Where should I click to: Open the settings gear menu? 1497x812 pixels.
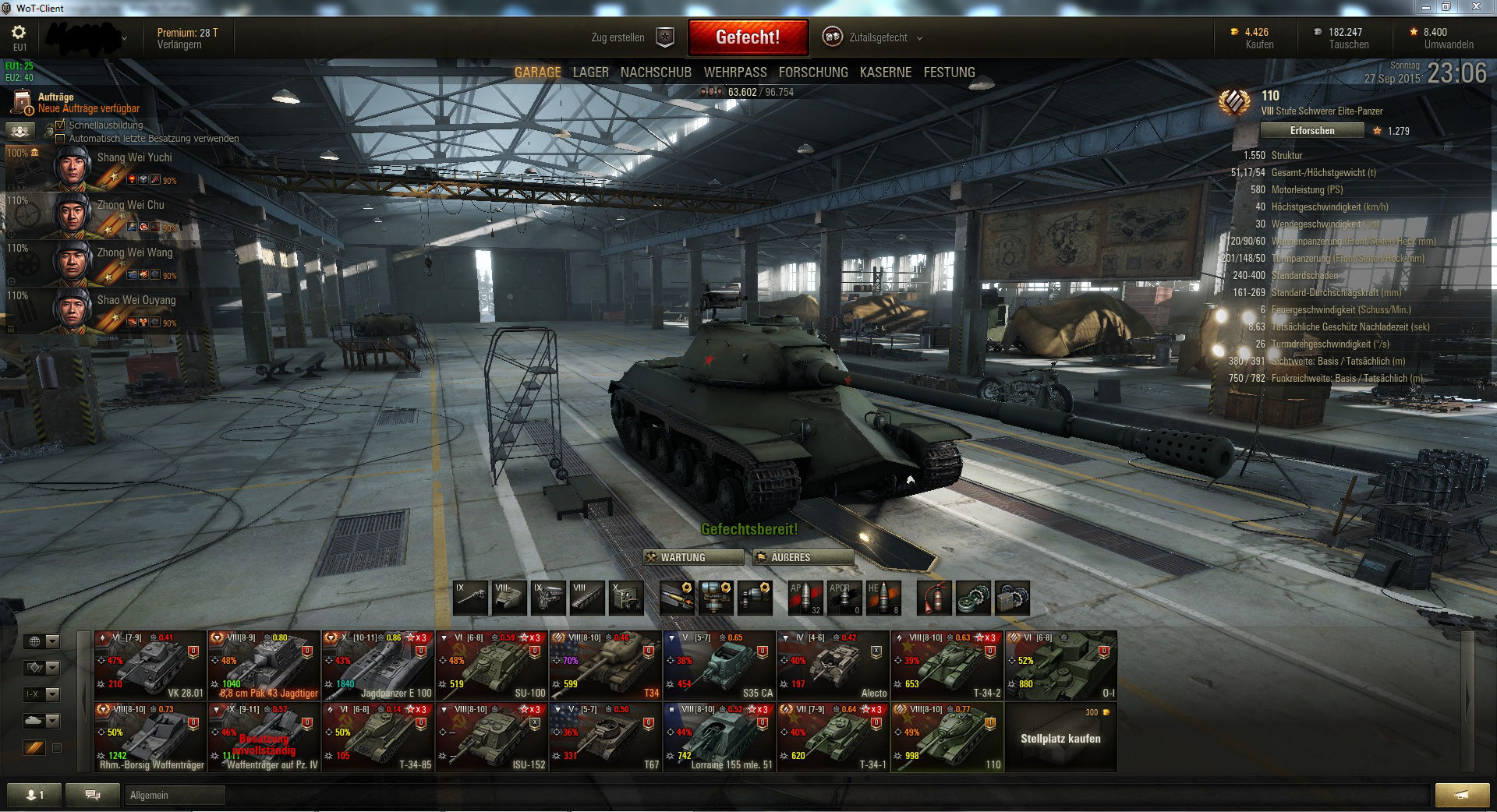[19, 33]
